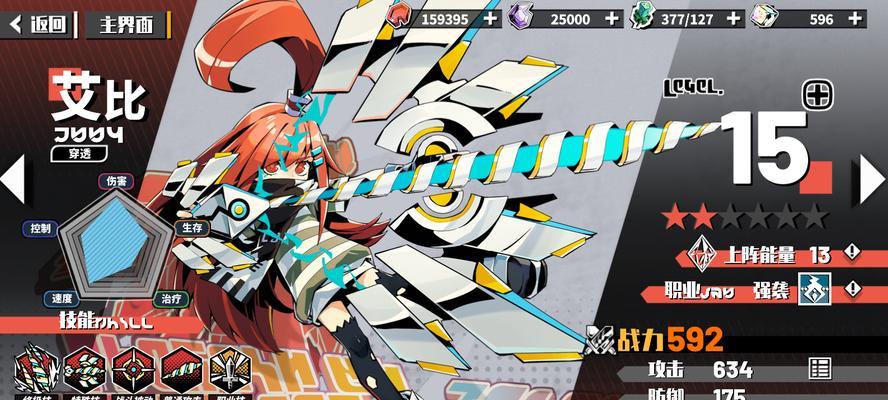Tap the level-up plus button

point(818,95)
